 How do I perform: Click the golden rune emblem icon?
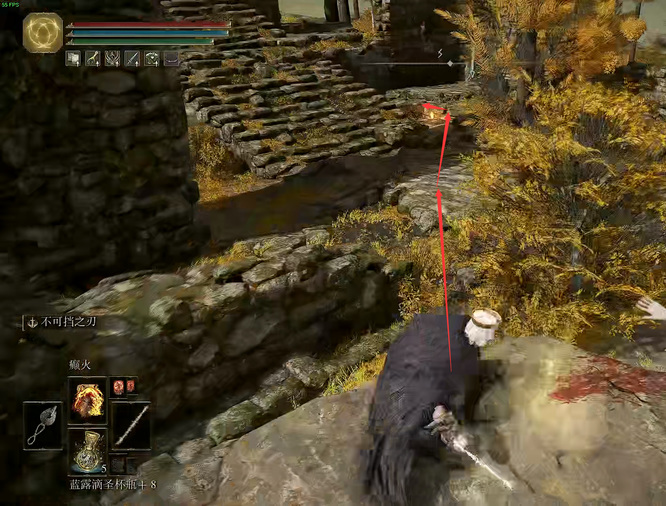tap(43, 34)
